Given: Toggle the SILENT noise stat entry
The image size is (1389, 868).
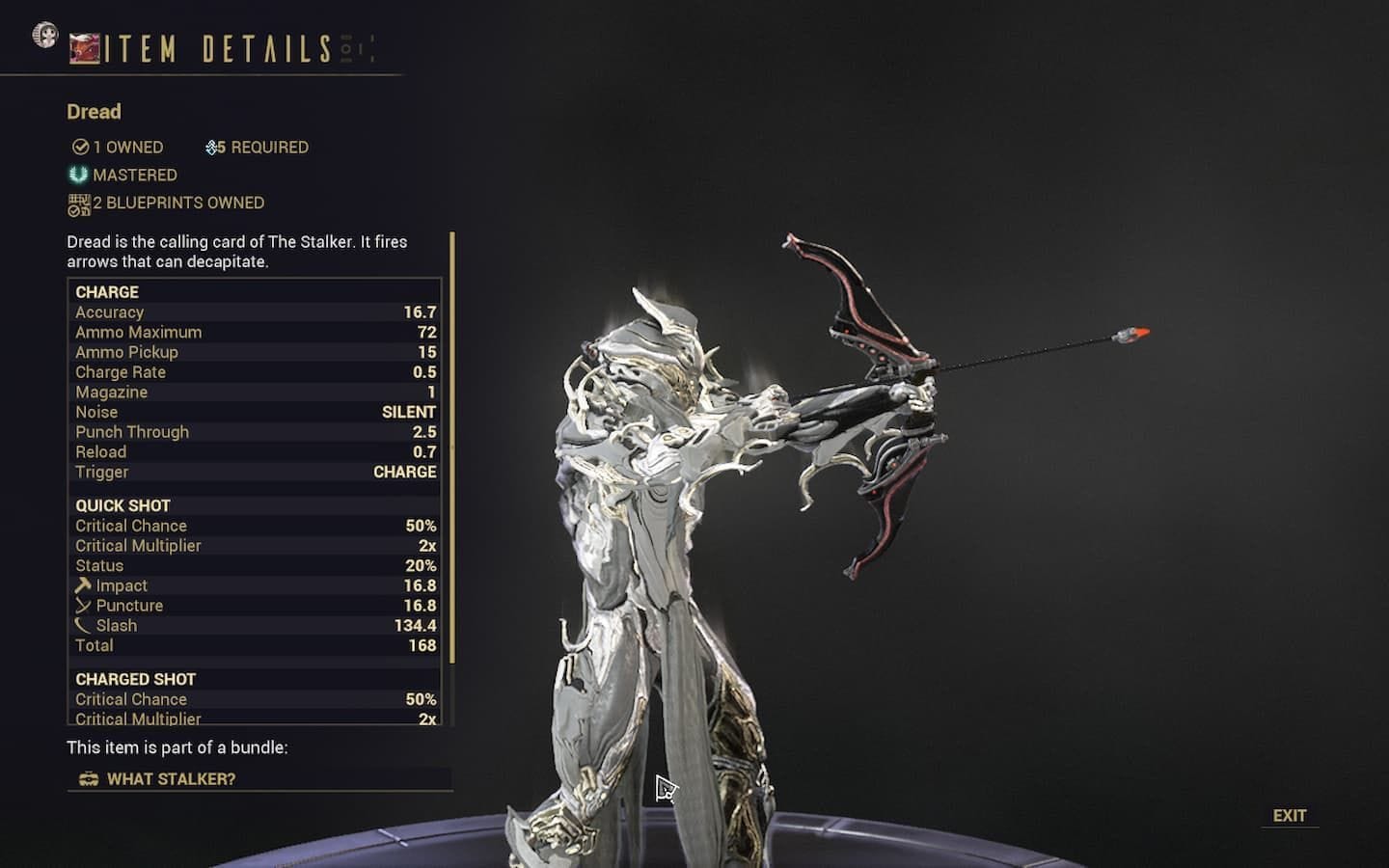Looking at the screenshot, I should pyautogui.click(x=255, y=412).
